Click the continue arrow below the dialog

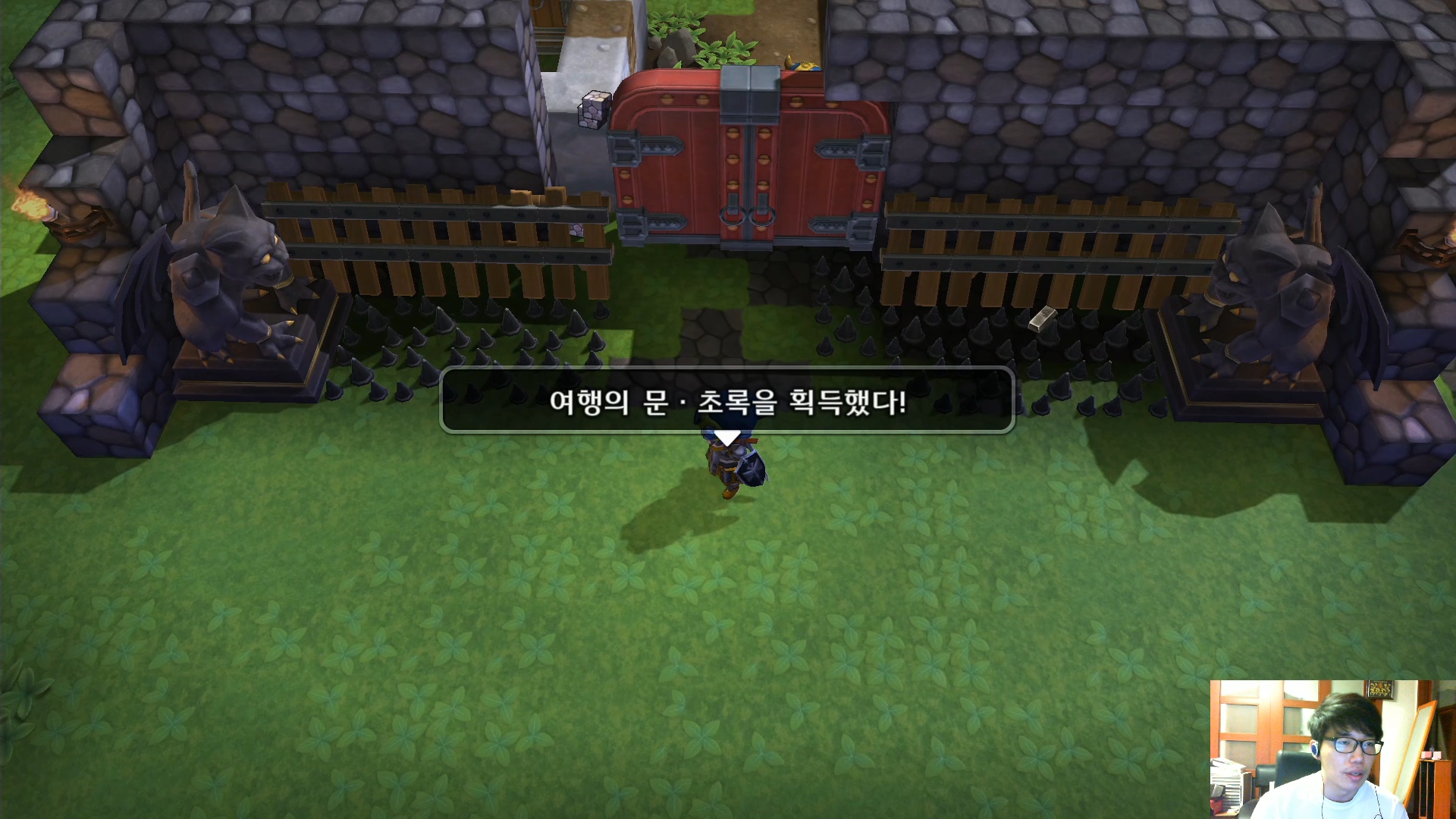(730, 438)
